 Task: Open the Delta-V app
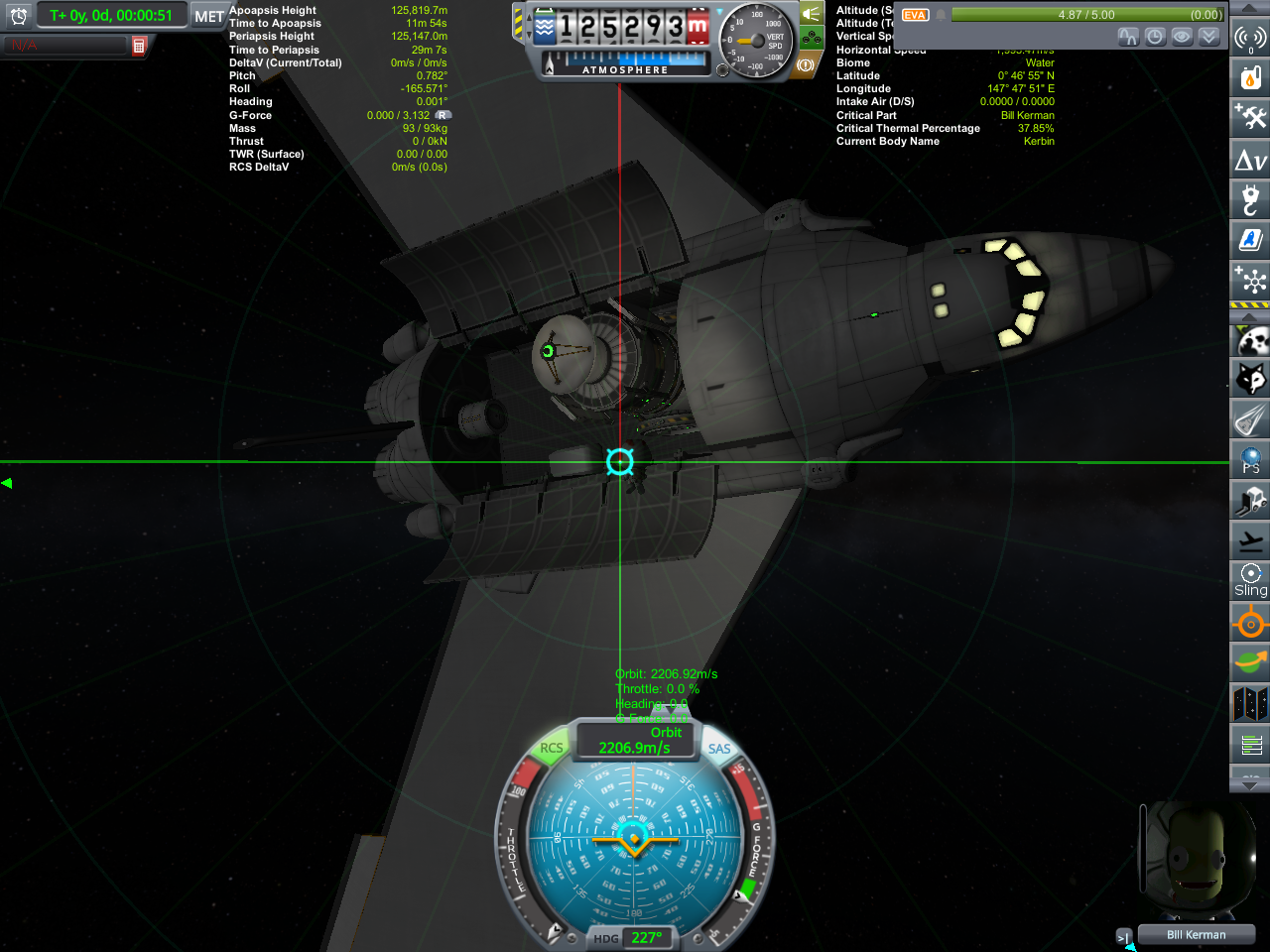(1250, 160)
